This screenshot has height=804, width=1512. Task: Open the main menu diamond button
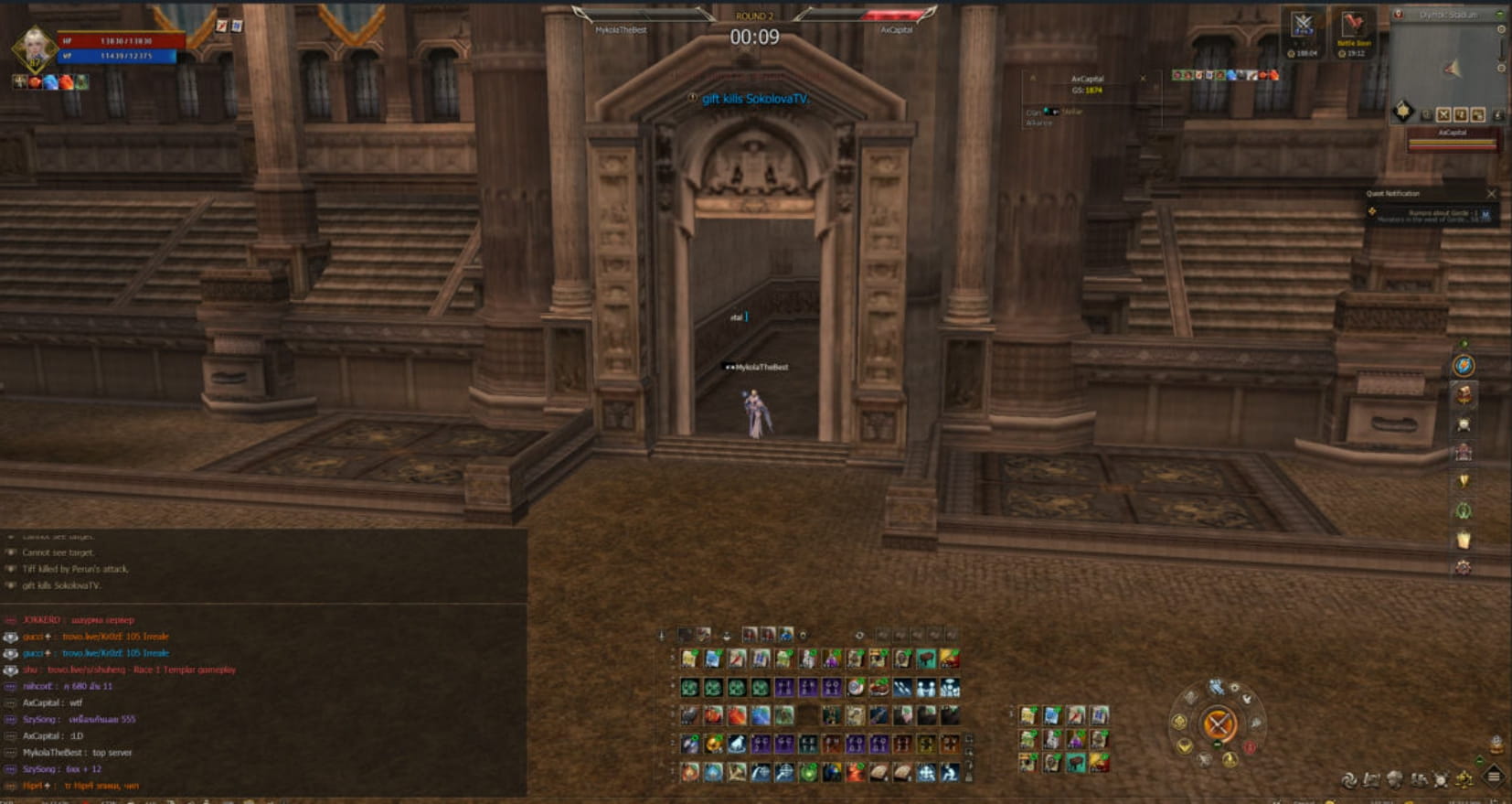[1494, 777]
